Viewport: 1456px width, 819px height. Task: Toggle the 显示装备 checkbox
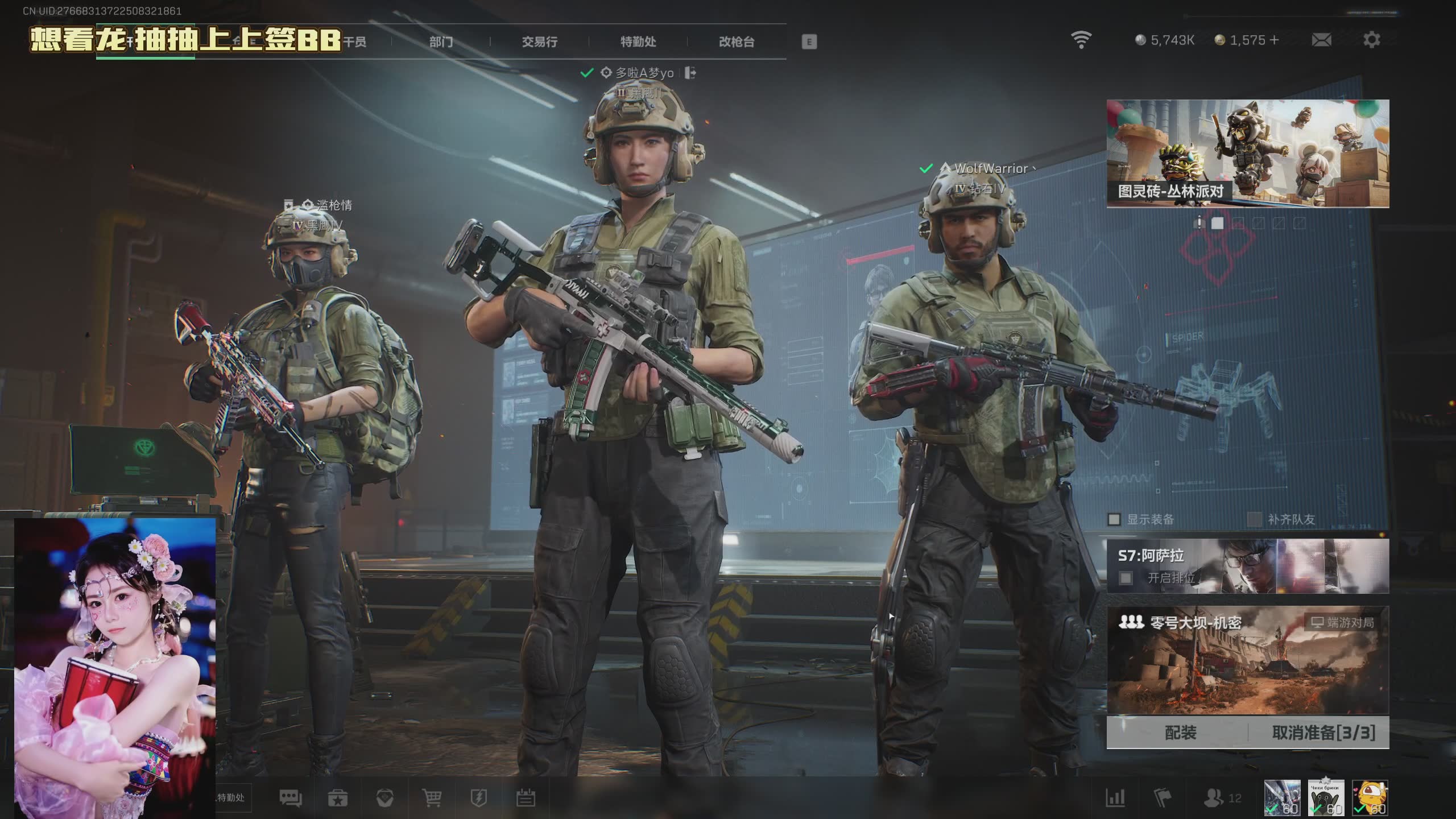pos(1114,519)
